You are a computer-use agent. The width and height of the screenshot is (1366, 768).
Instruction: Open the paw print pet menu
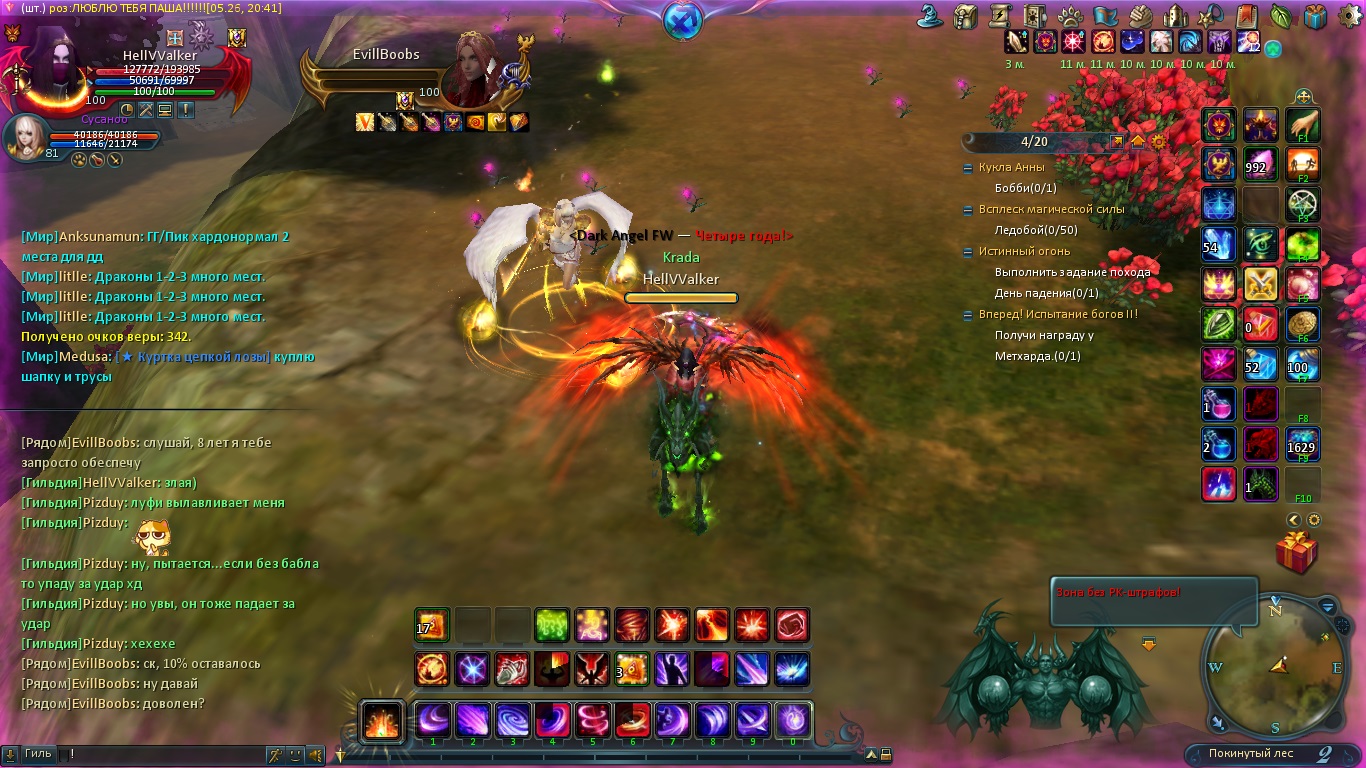1068,16
